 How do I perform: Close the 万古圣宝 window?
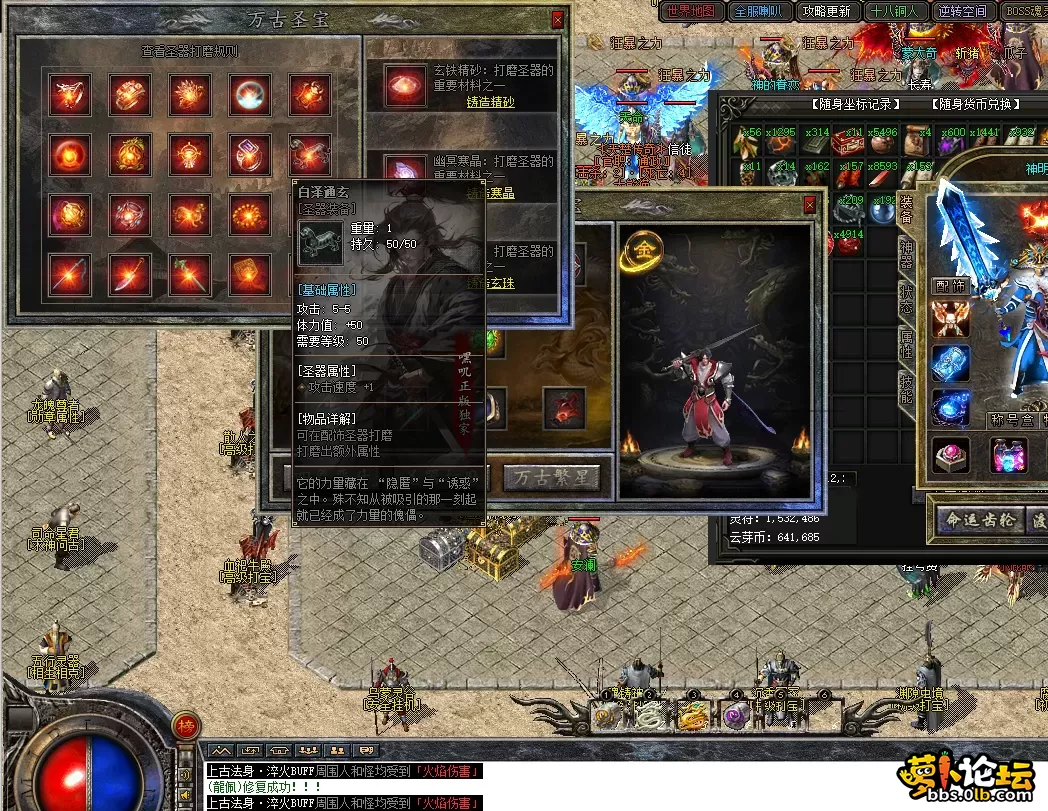tap(557, 20)
